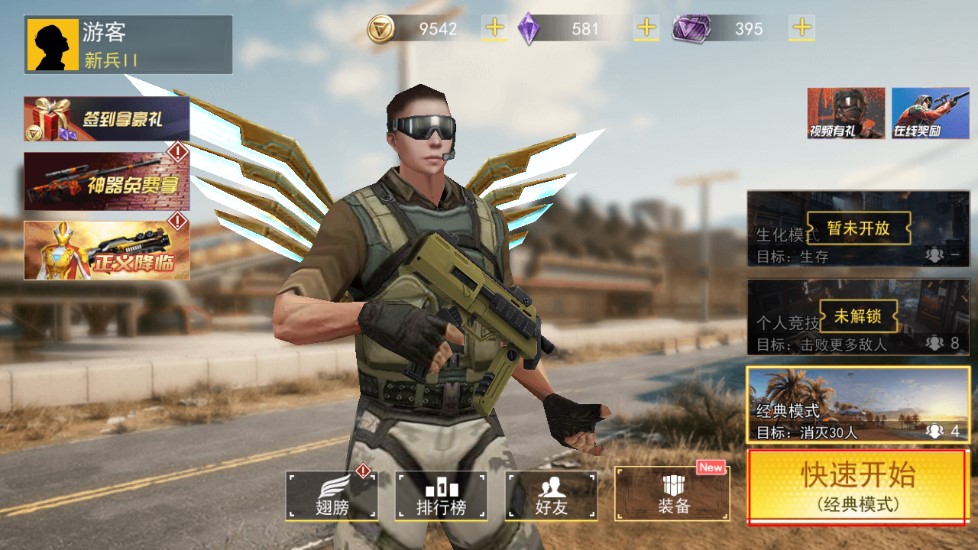Open the 神器免费拿 free weapon banner
The image size is (978, 550).
point(106,181)
